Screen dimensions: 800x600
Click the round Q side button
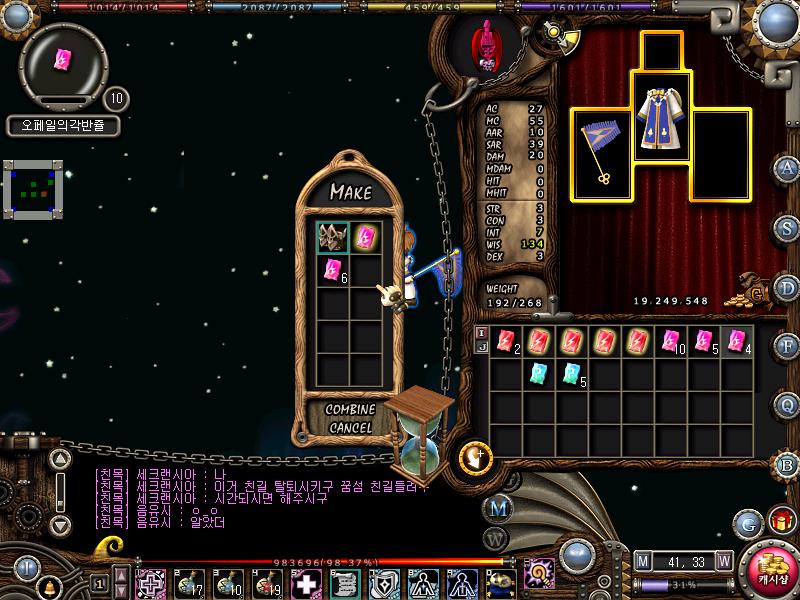click(x=788, y=405)
